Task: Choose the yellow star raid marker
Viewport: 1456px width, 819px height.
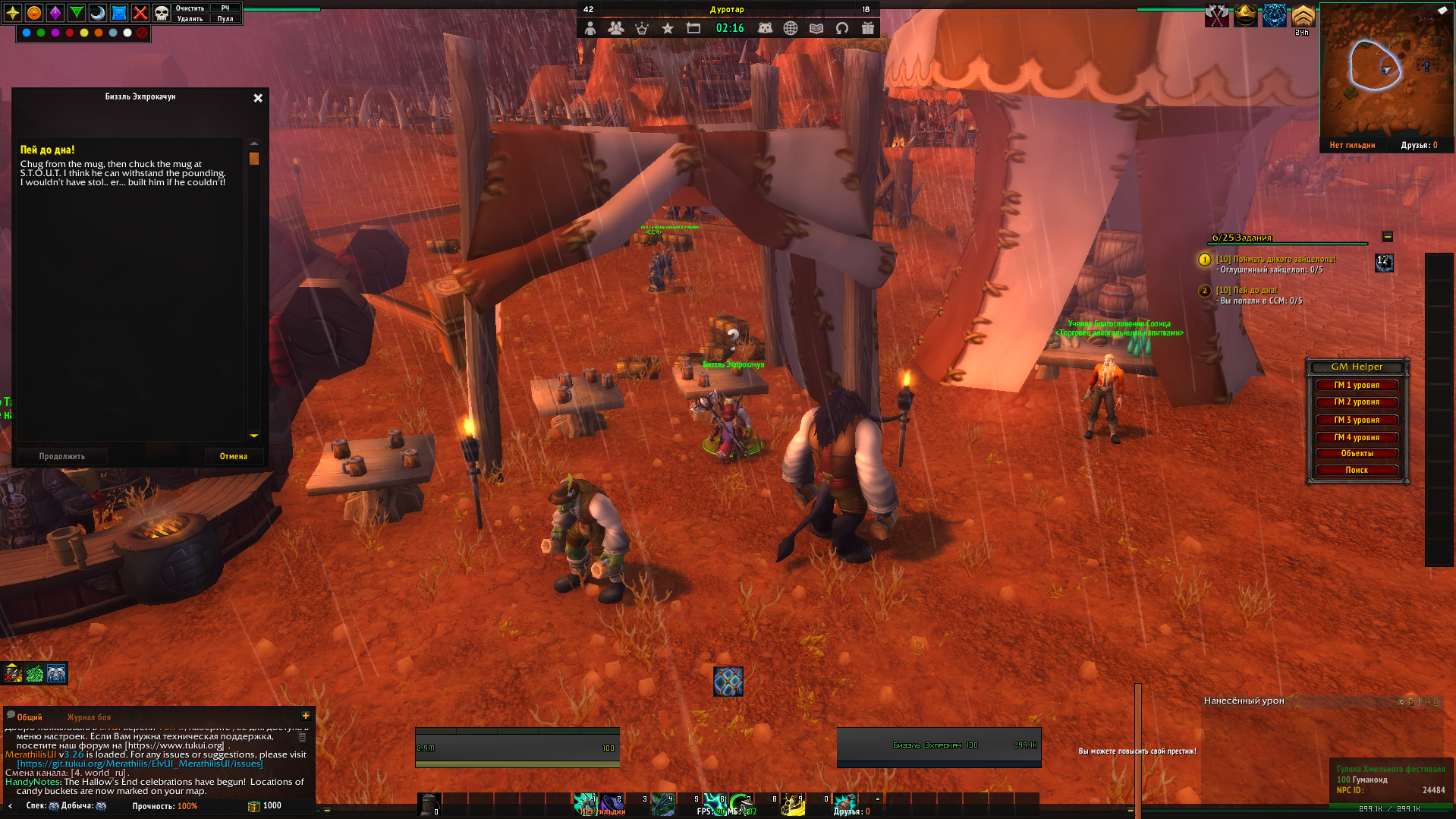Action: [13, 13]
